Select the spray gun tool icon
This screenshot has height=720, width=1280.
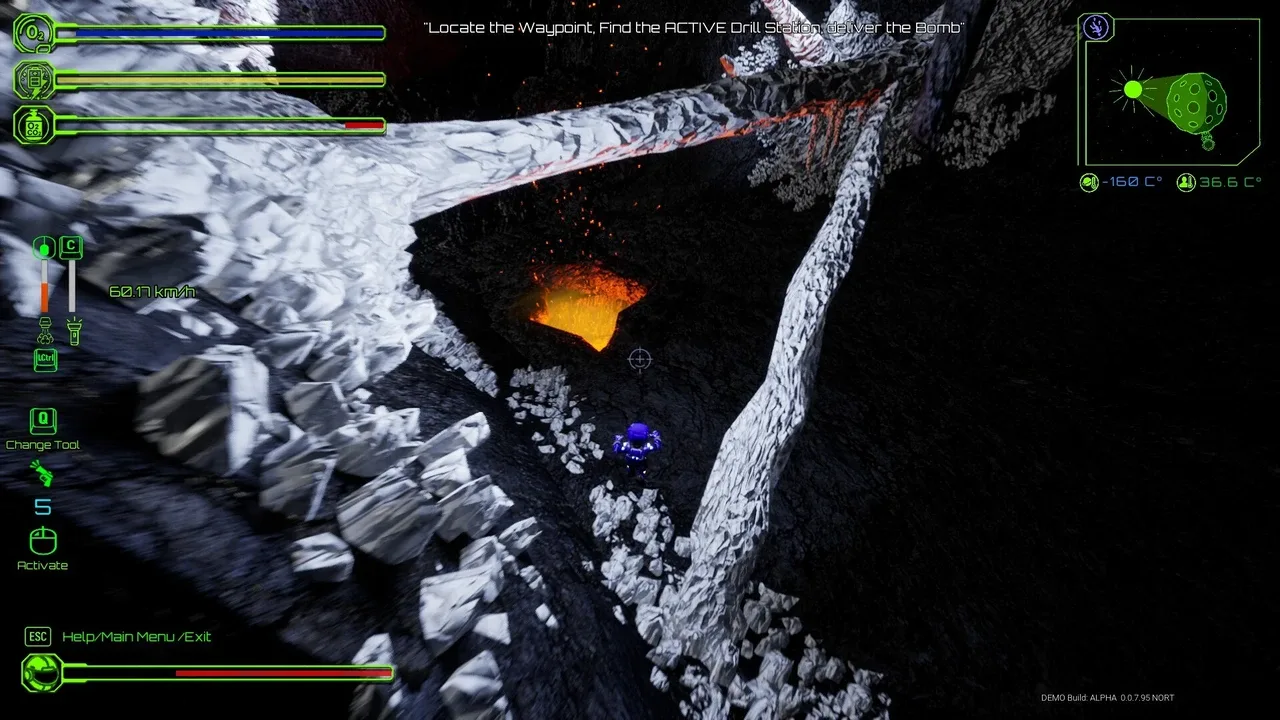(42, 473)
